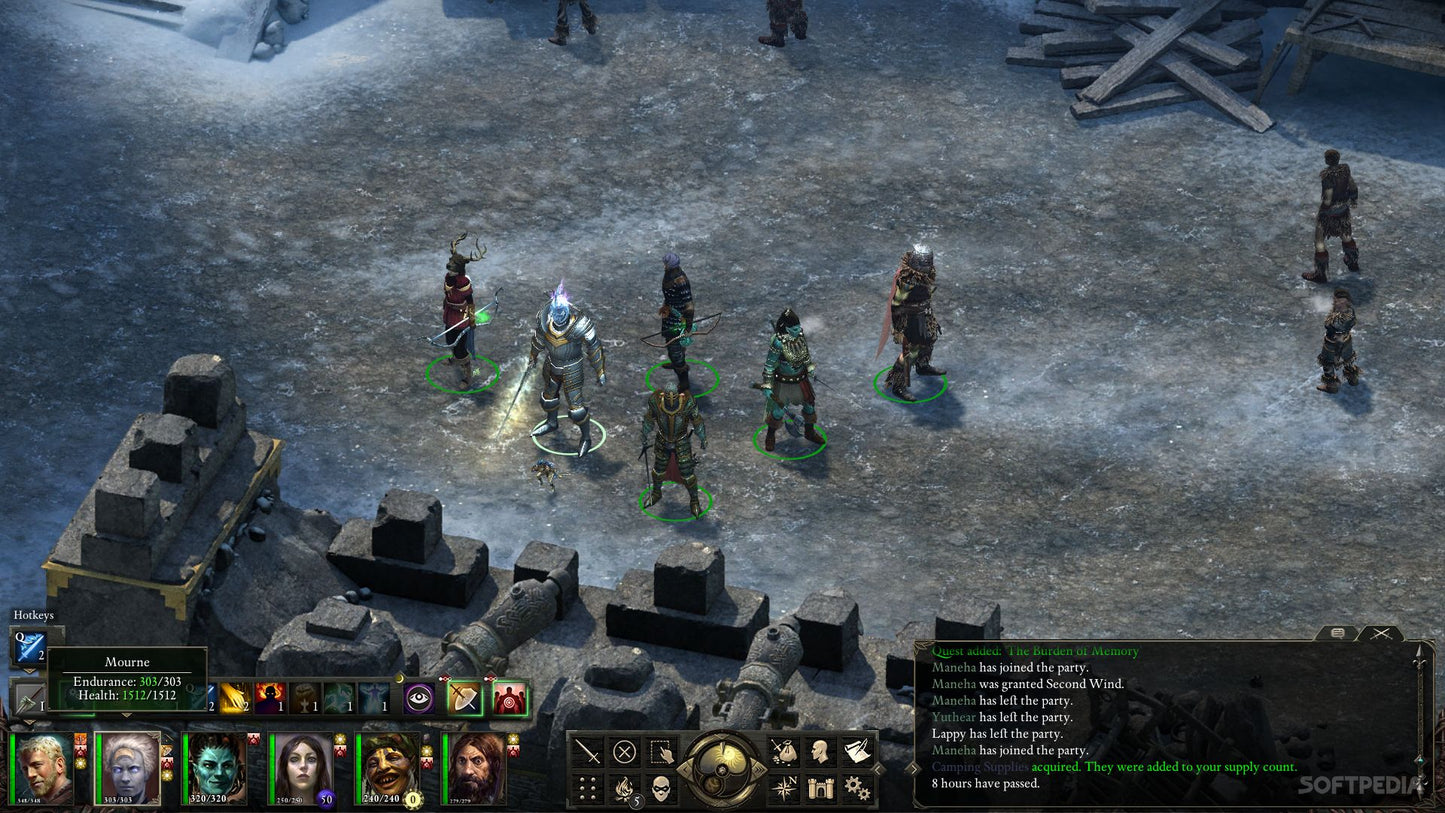This screenshot has width=1445, height=813.
Task: Rest using the campfire button
Action: click(624, 788)
